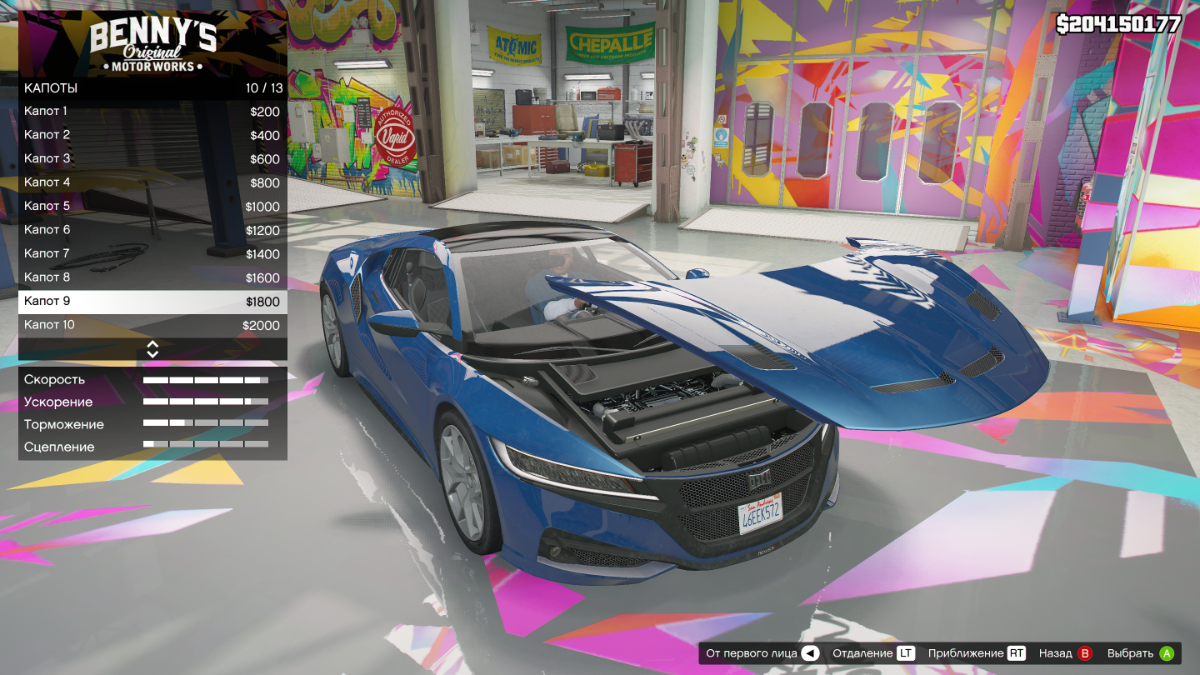1200x675 pixels.
Task: Choose Капот 5 for $1000
Action: (x=152, y=206)
